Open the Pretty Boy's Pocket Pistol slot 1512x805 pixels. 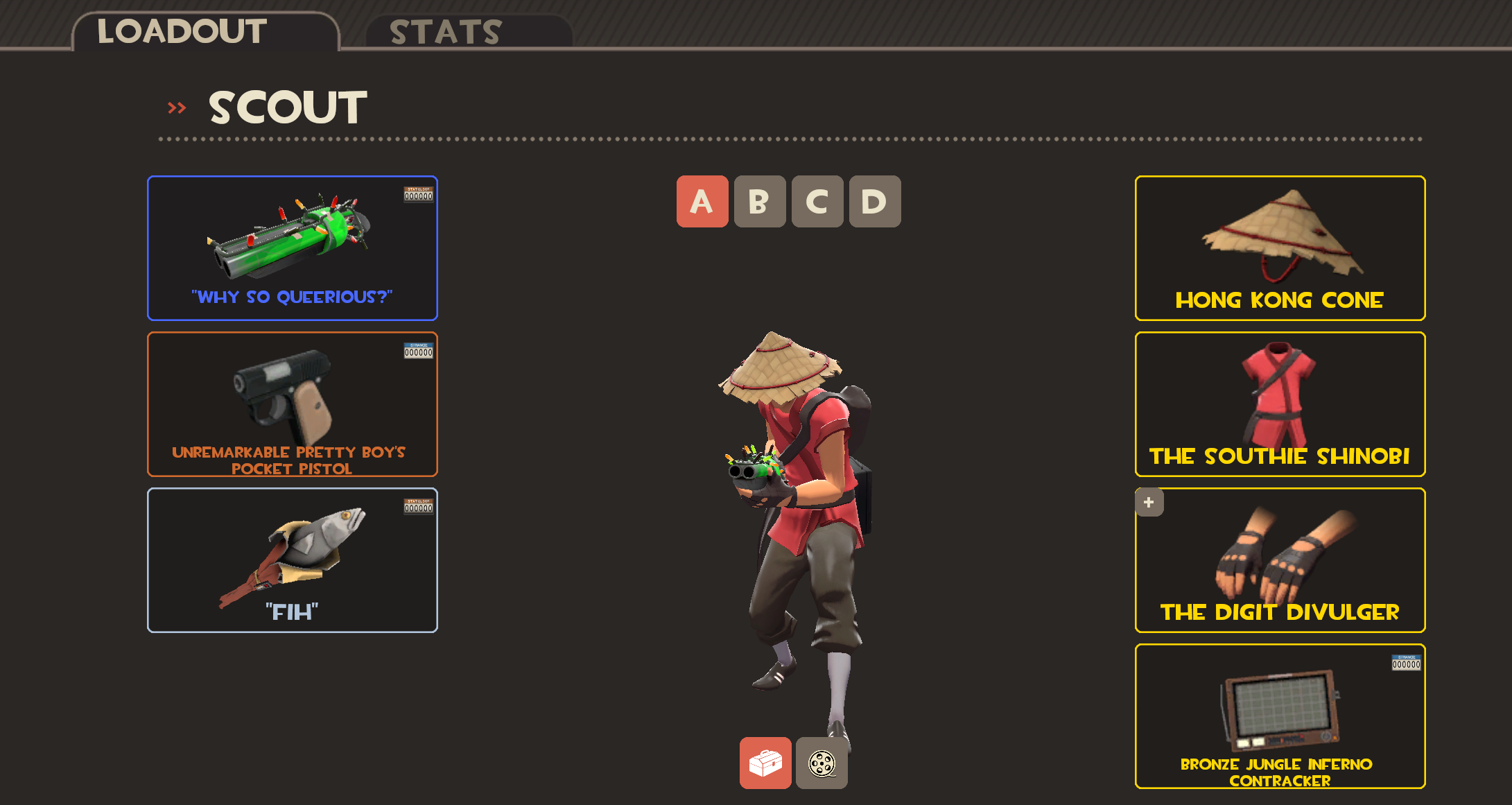292,404
